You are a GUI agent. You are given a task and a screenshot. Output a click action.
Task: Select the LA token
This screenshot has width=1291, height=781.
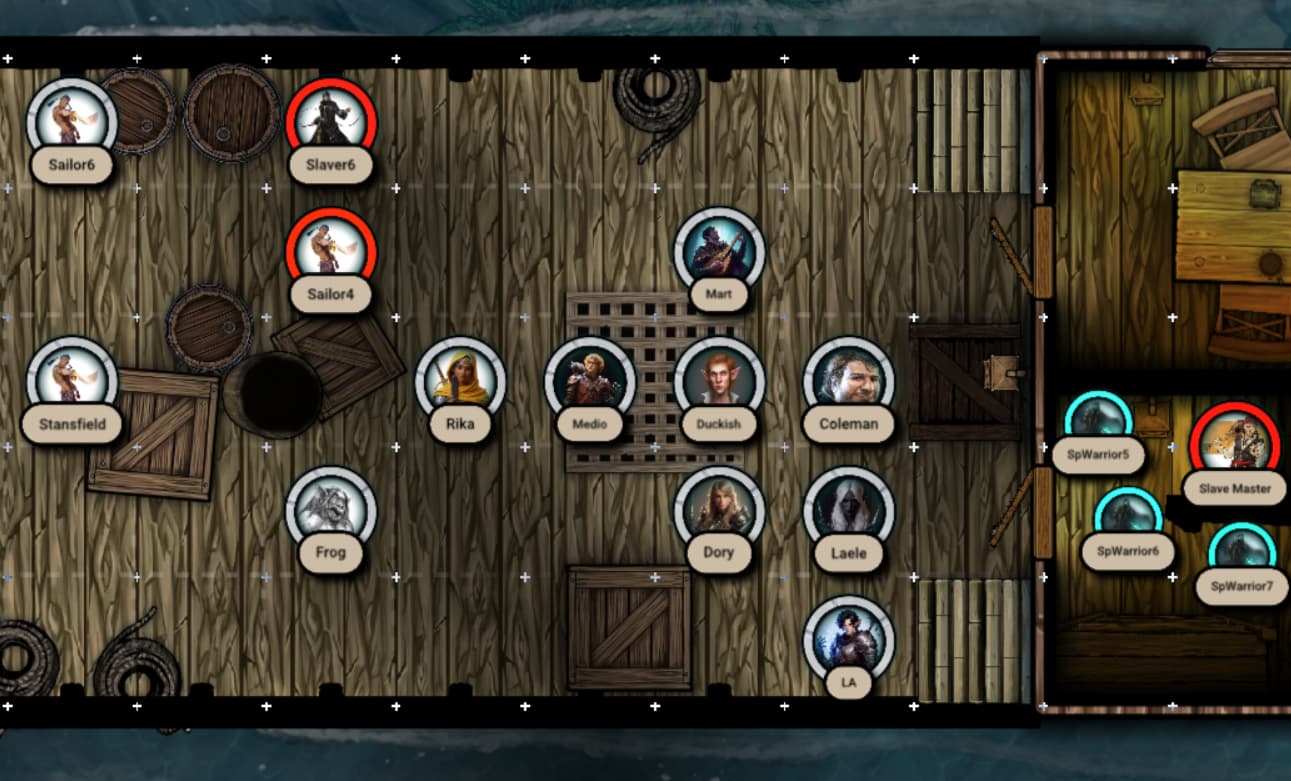(x=848, y=640)
